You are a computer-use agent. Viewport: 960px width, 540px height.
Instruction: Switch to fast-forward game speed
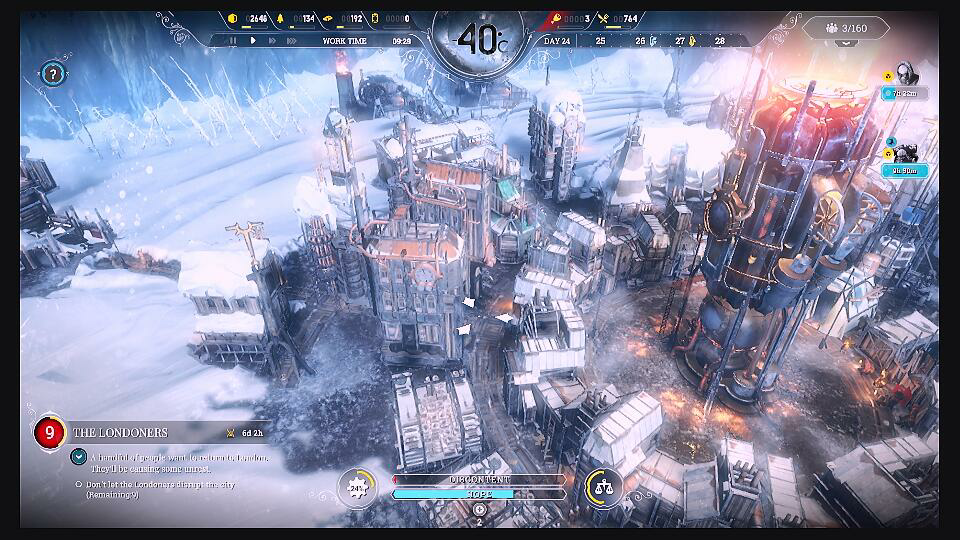[x=272, y=41]
